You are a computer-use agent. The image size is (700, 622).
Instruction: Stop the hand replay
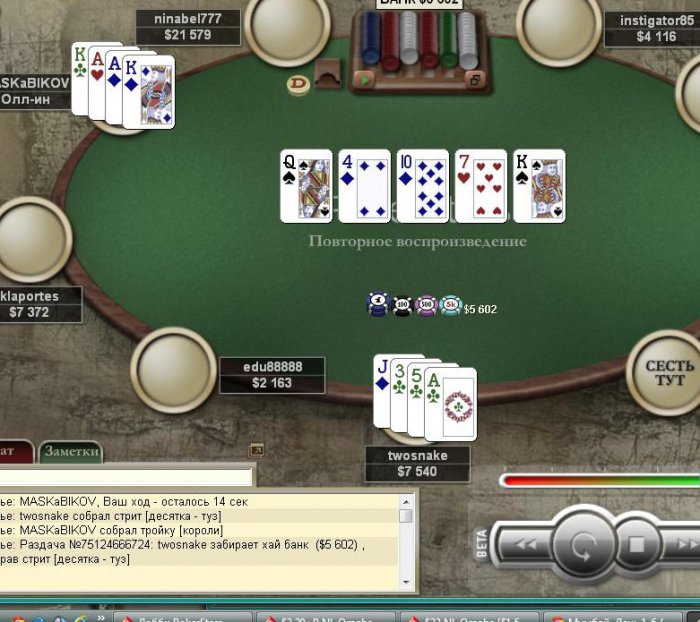point(637,546)
